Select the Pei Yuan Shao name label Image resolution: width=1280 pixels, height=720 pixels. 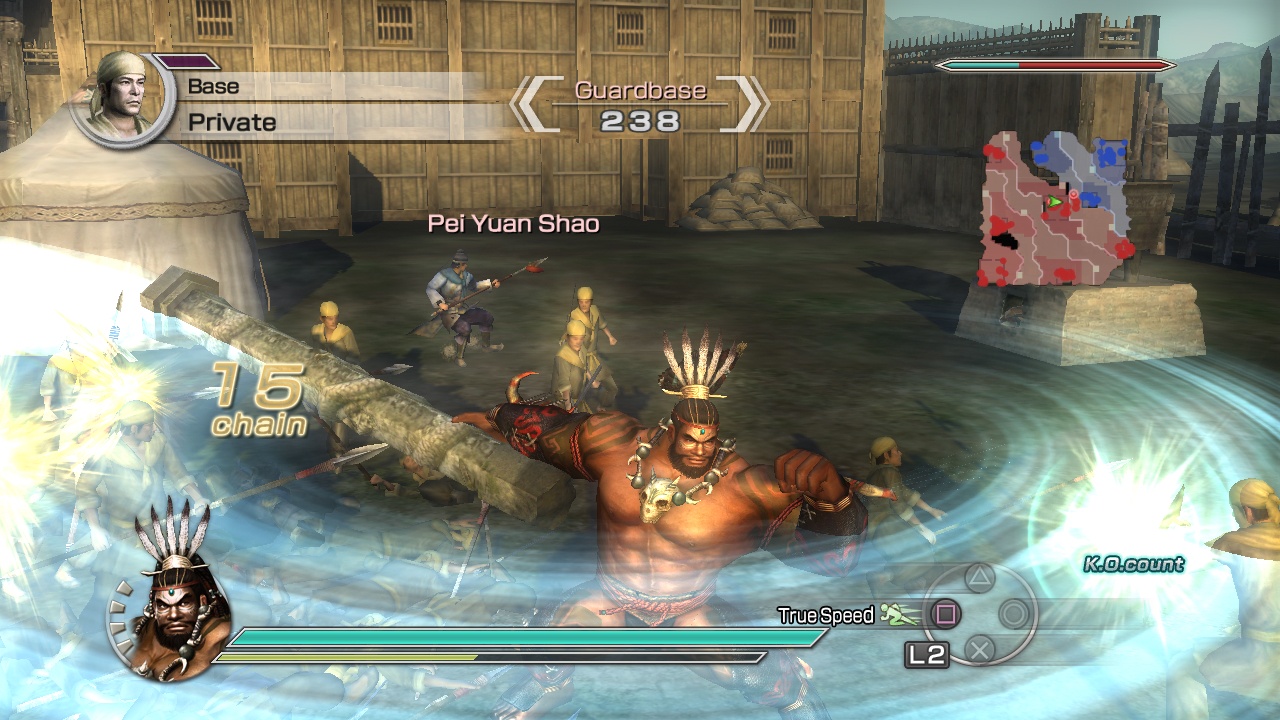513,224
